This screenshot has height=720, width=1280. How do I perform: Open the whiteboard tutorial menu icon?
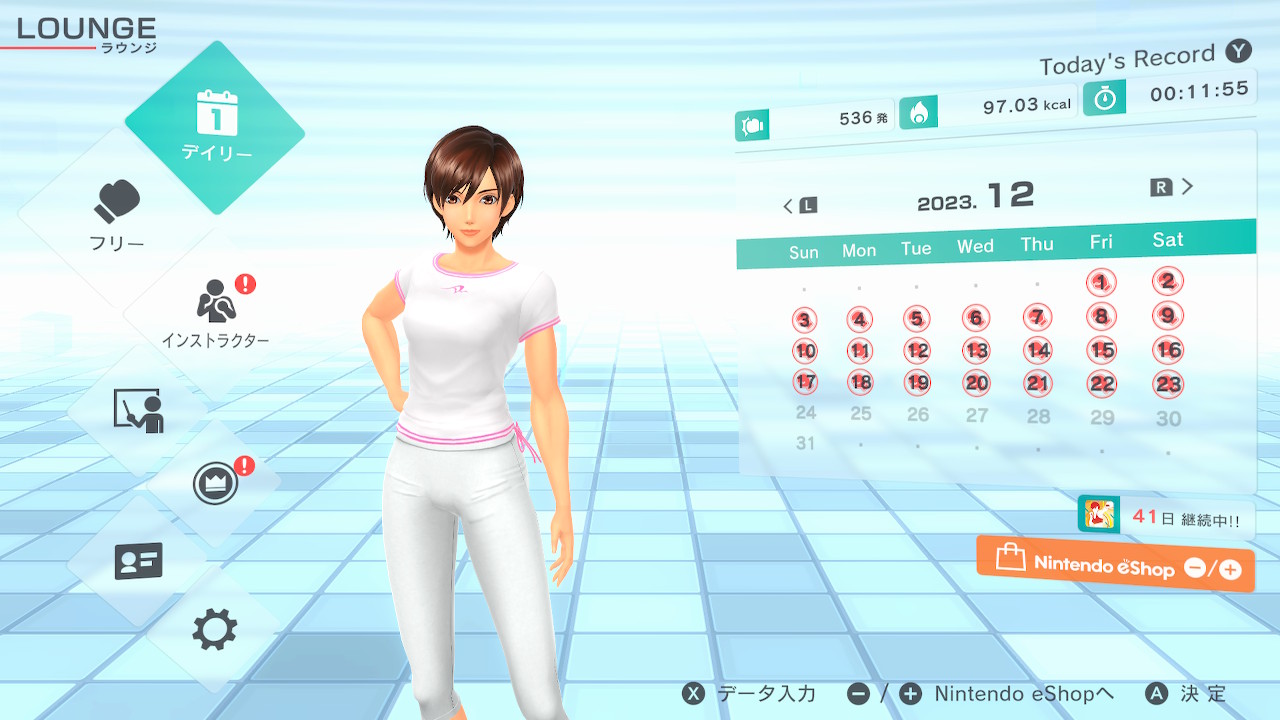[138, 410]
